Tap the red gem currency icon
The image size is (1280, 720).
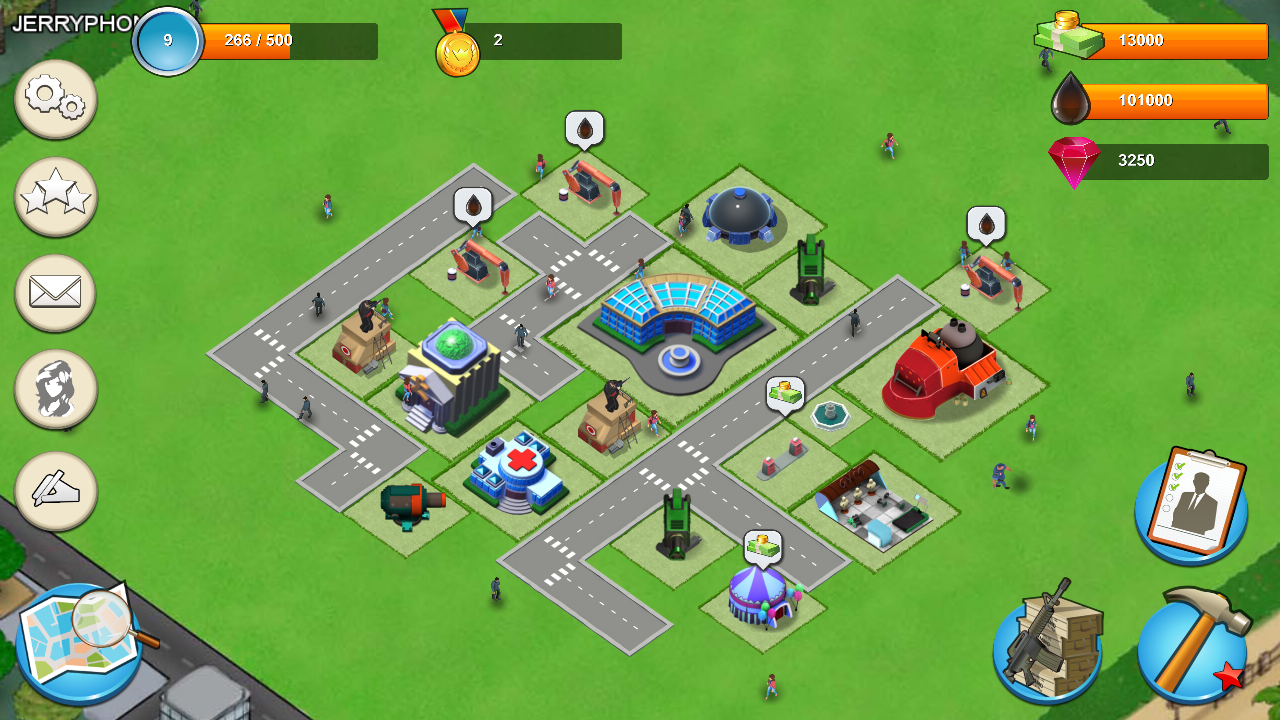1073,161
